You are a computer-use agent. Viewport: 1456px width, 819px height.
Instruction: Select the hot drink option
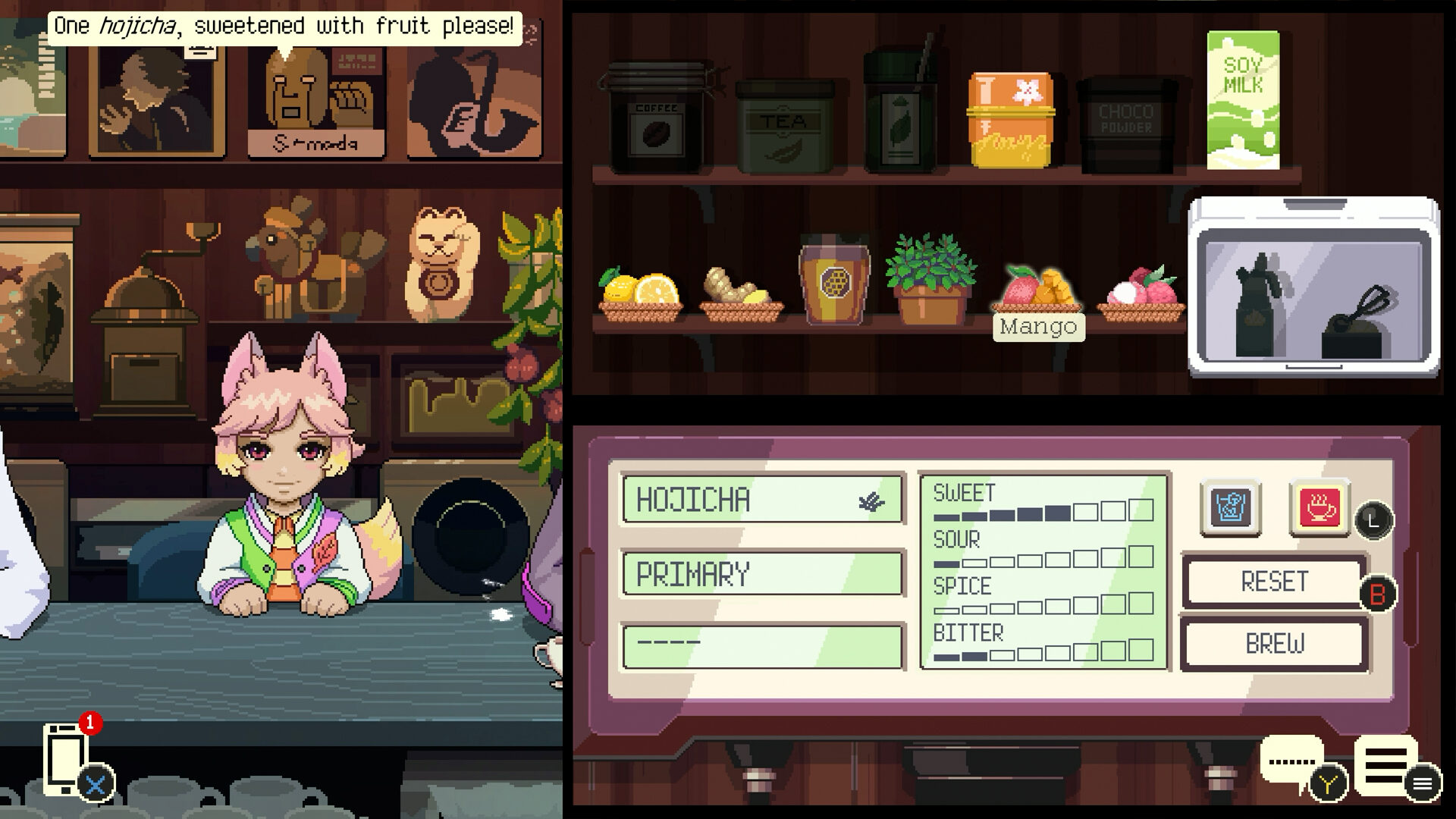pyautogui.click(x=1319, y=507)
